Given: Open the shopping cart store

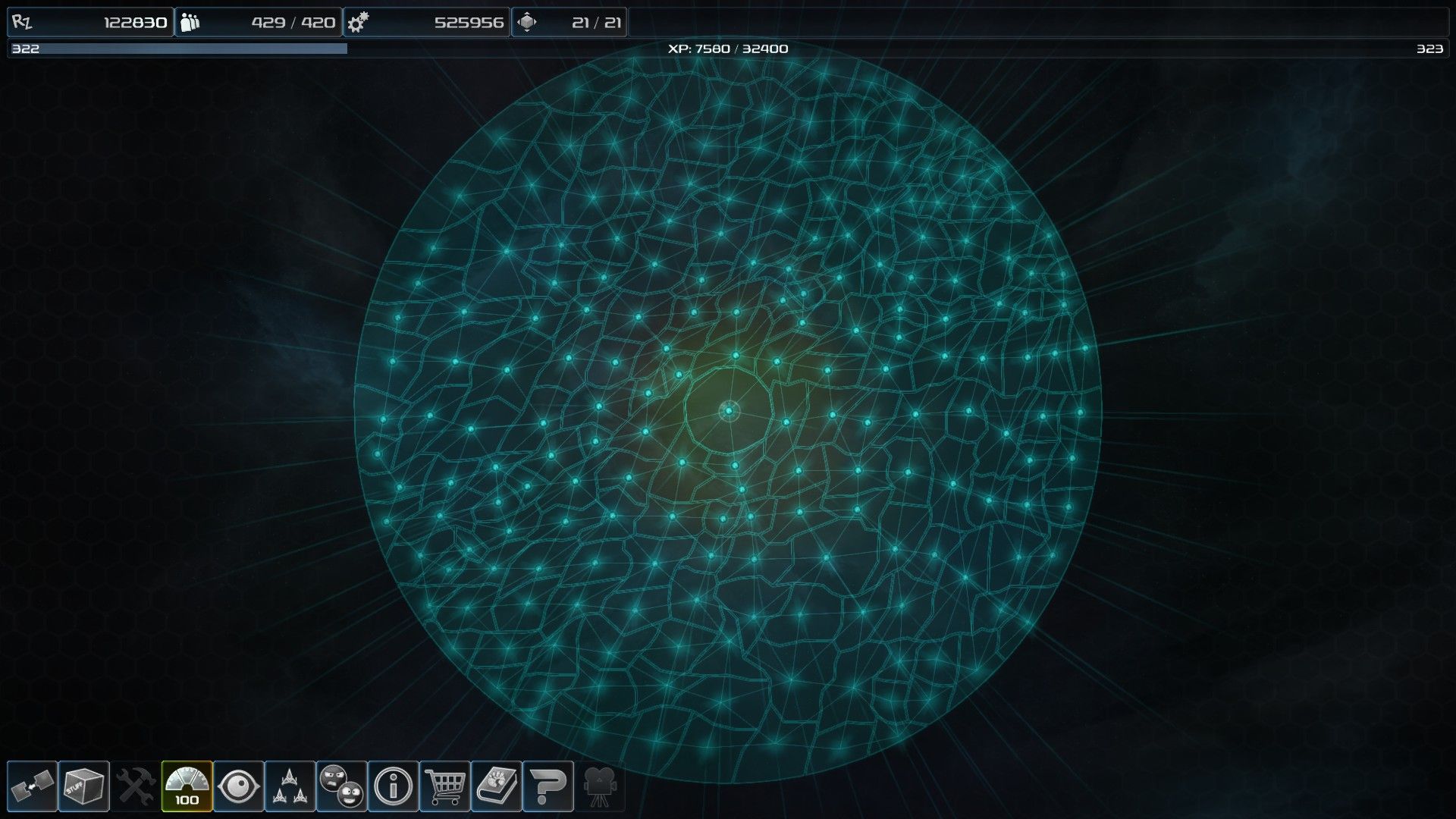Looking at the screenshot, I should [444, 785].
